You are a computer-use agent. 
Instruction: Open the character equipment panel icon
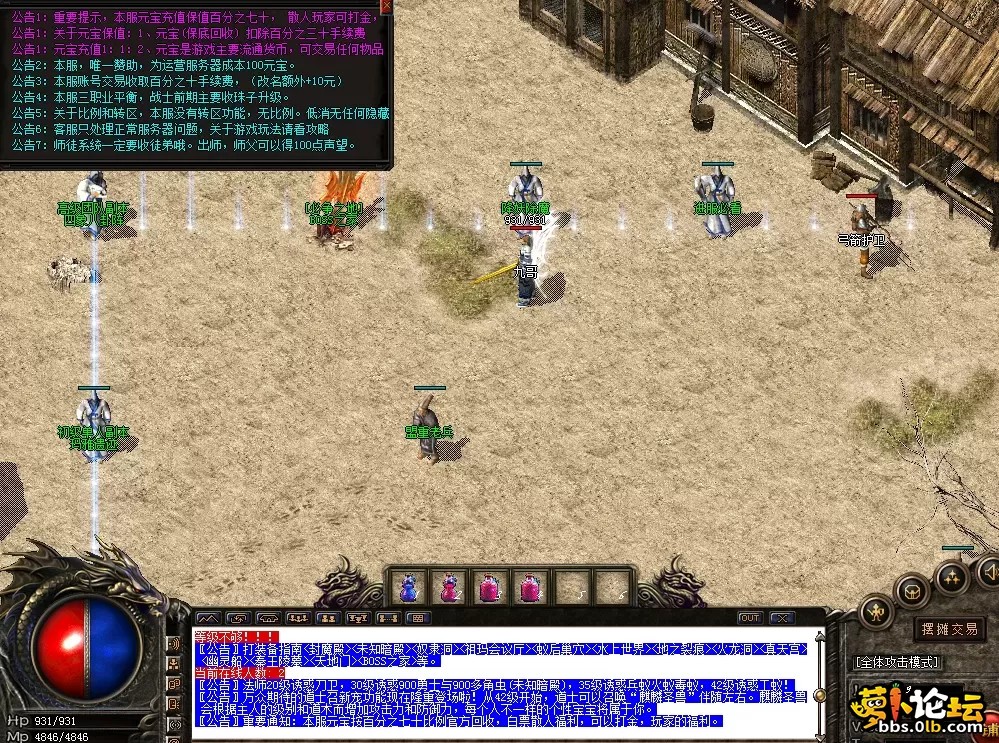876,609
